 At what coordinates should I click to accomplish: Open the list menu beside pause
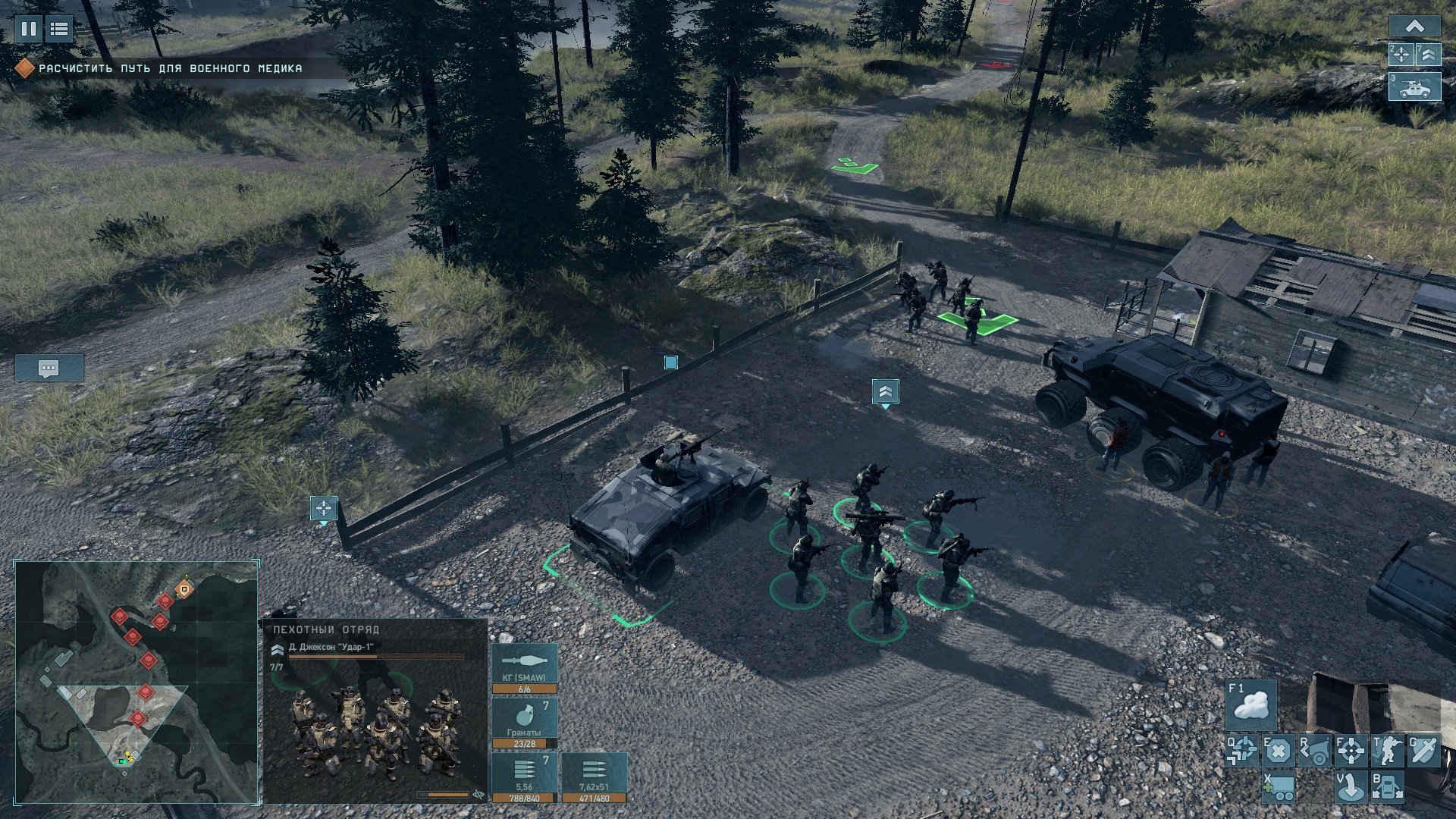tap(58, 29)
